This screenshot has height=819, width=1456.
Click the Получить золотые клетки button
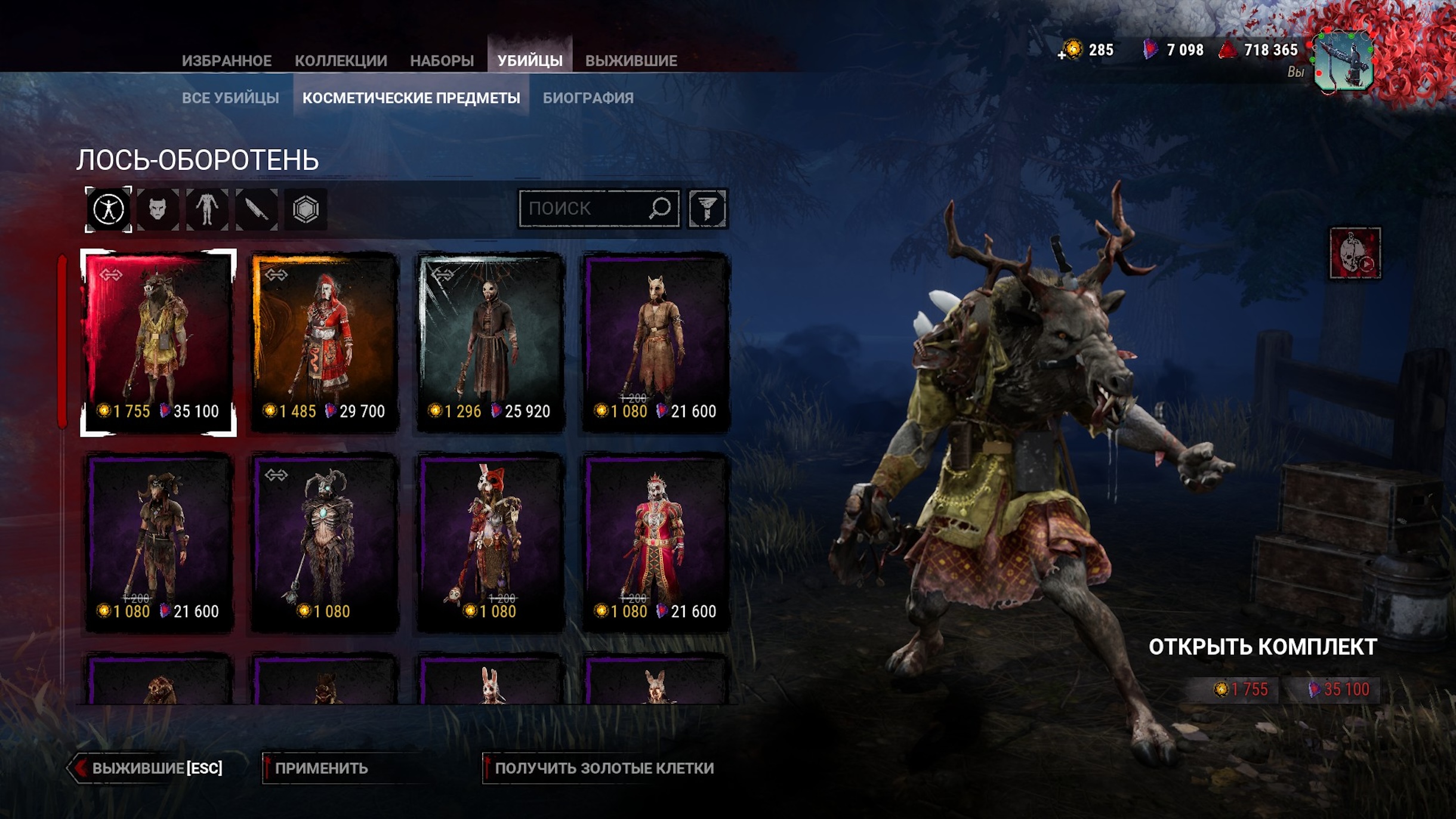[x=603, y=768]
